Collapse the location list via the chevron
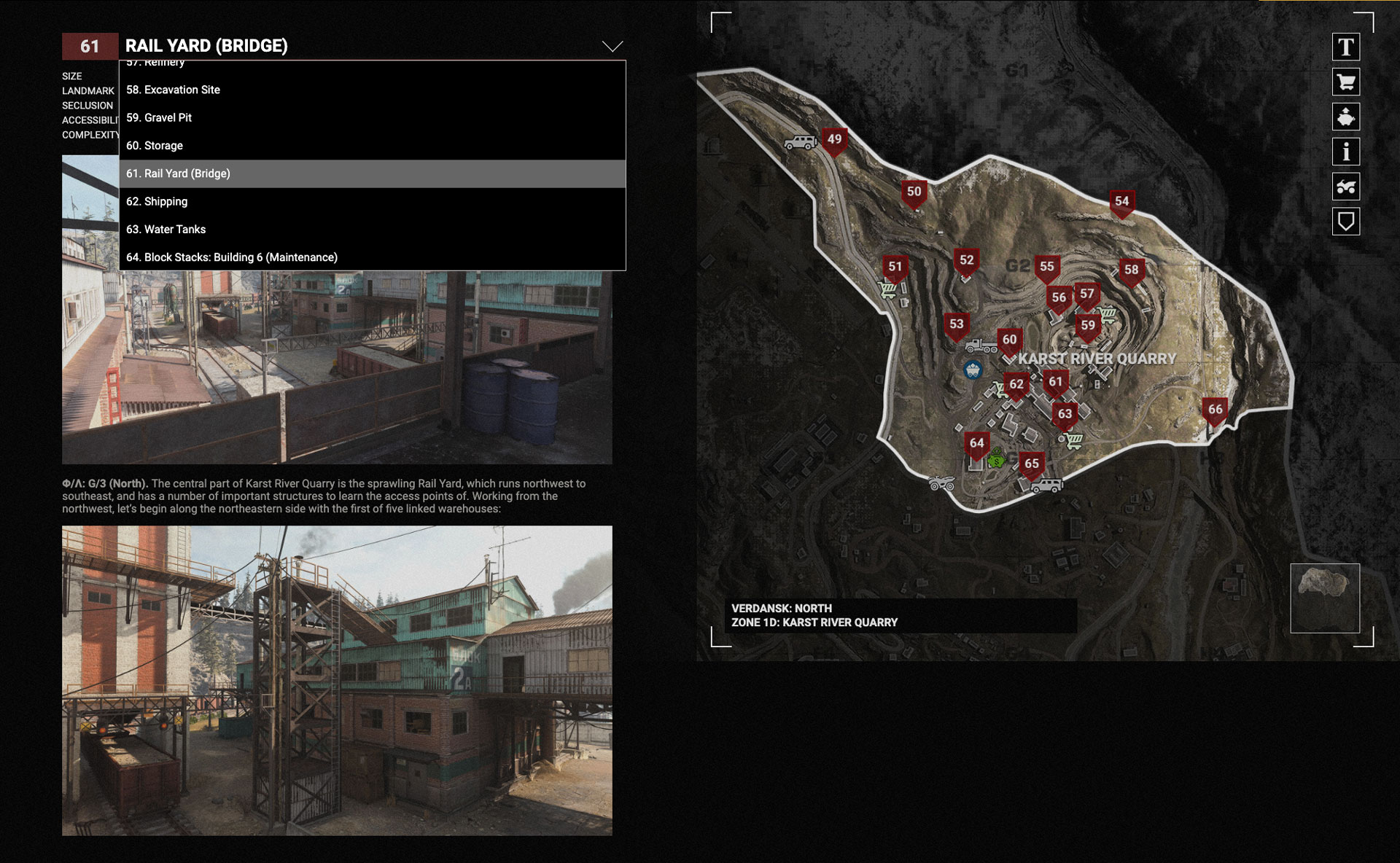Image resolution: width=1400 pixels, height=863 pixels. 612,46
